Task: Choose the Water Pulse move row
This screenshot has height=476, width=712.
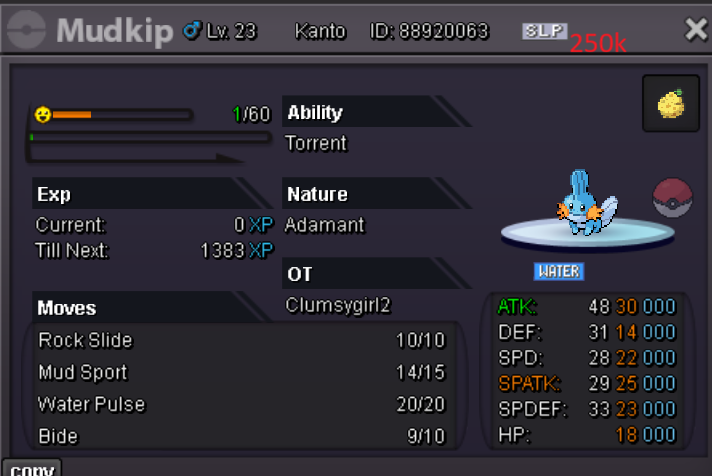Action: [240, 405]
